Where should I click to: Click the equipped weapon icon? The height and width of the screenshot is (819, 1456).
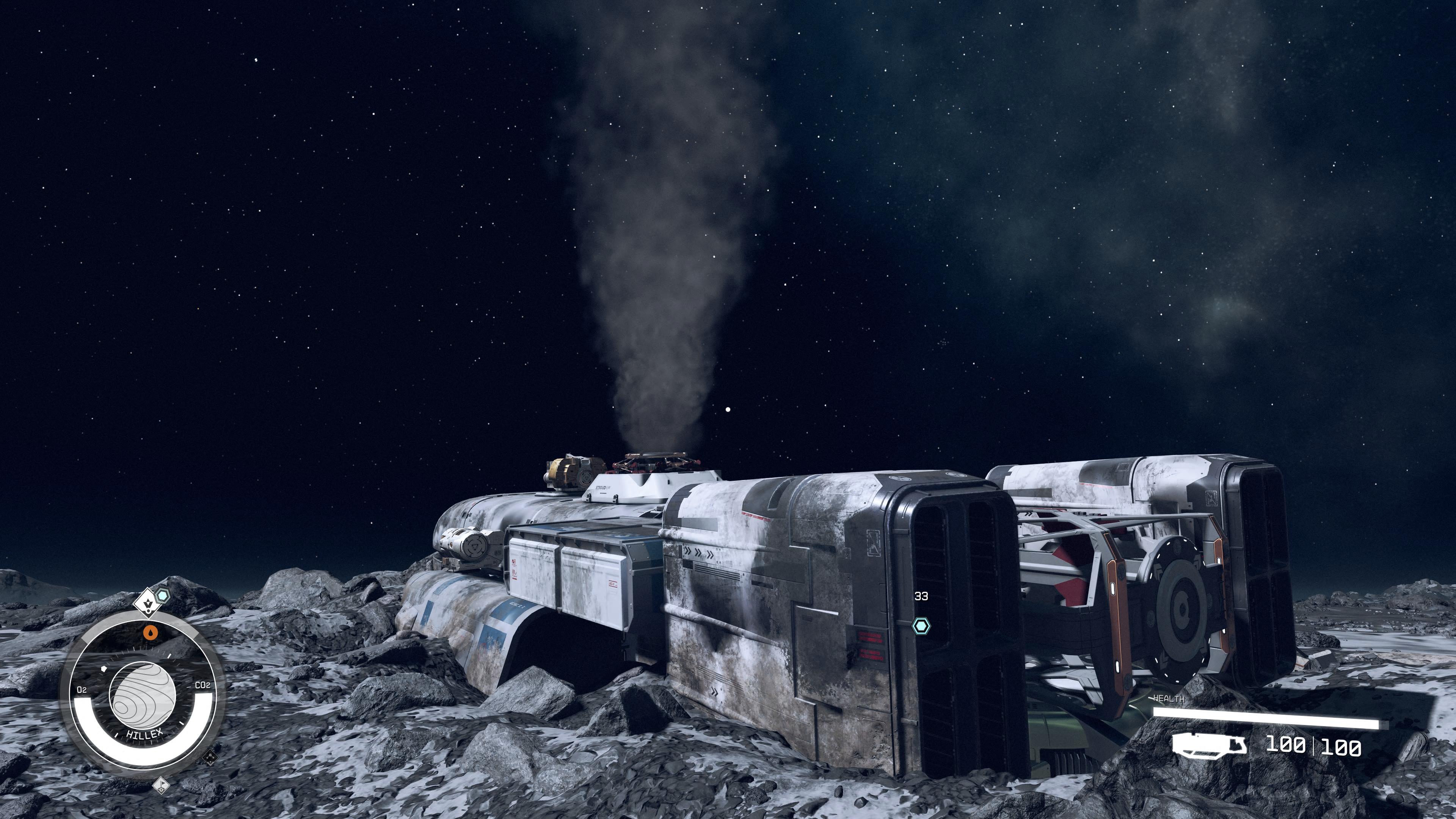1209,745
